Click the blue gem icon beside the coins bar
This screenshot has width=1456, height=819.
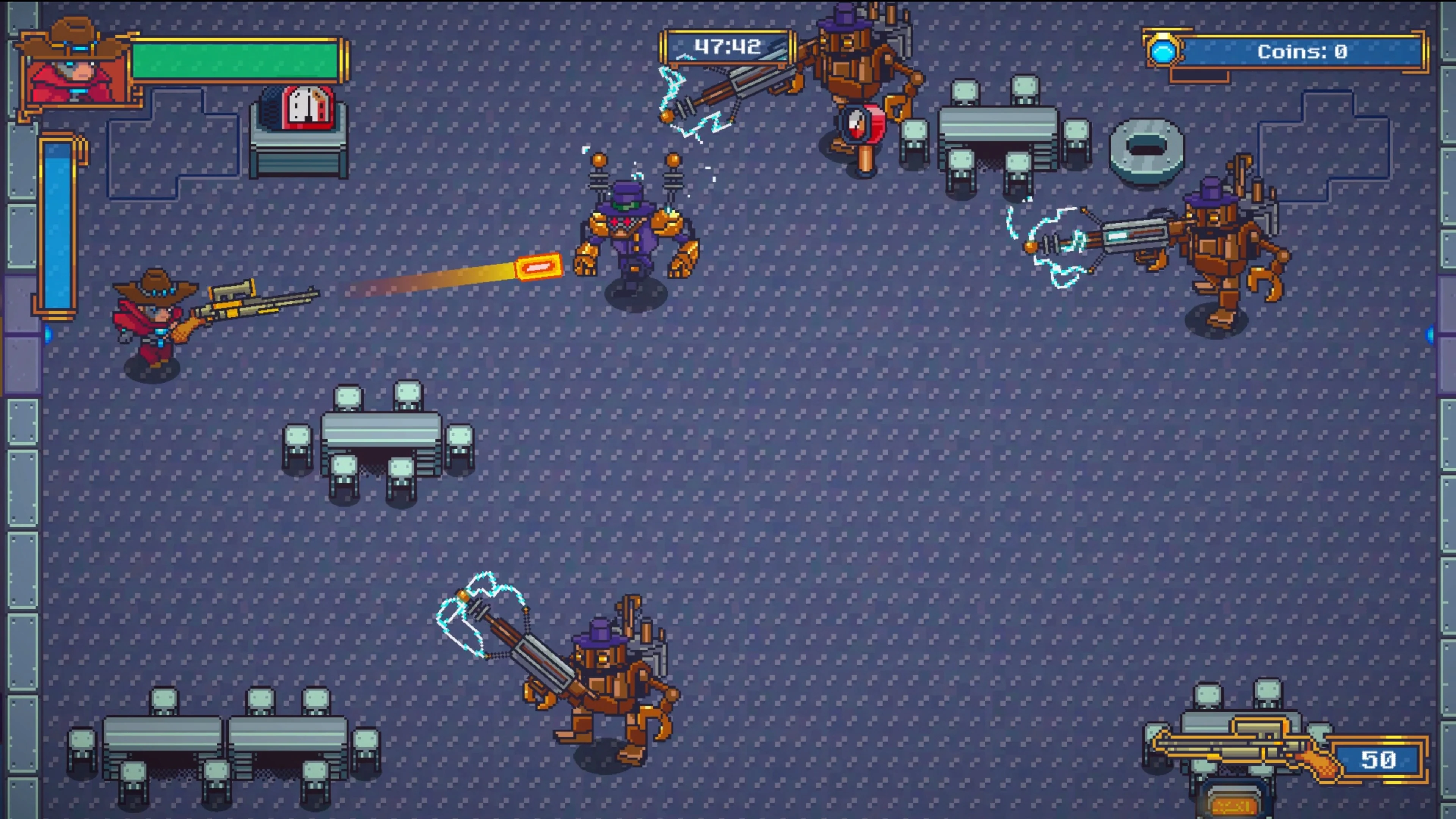tap(1163, 53)
